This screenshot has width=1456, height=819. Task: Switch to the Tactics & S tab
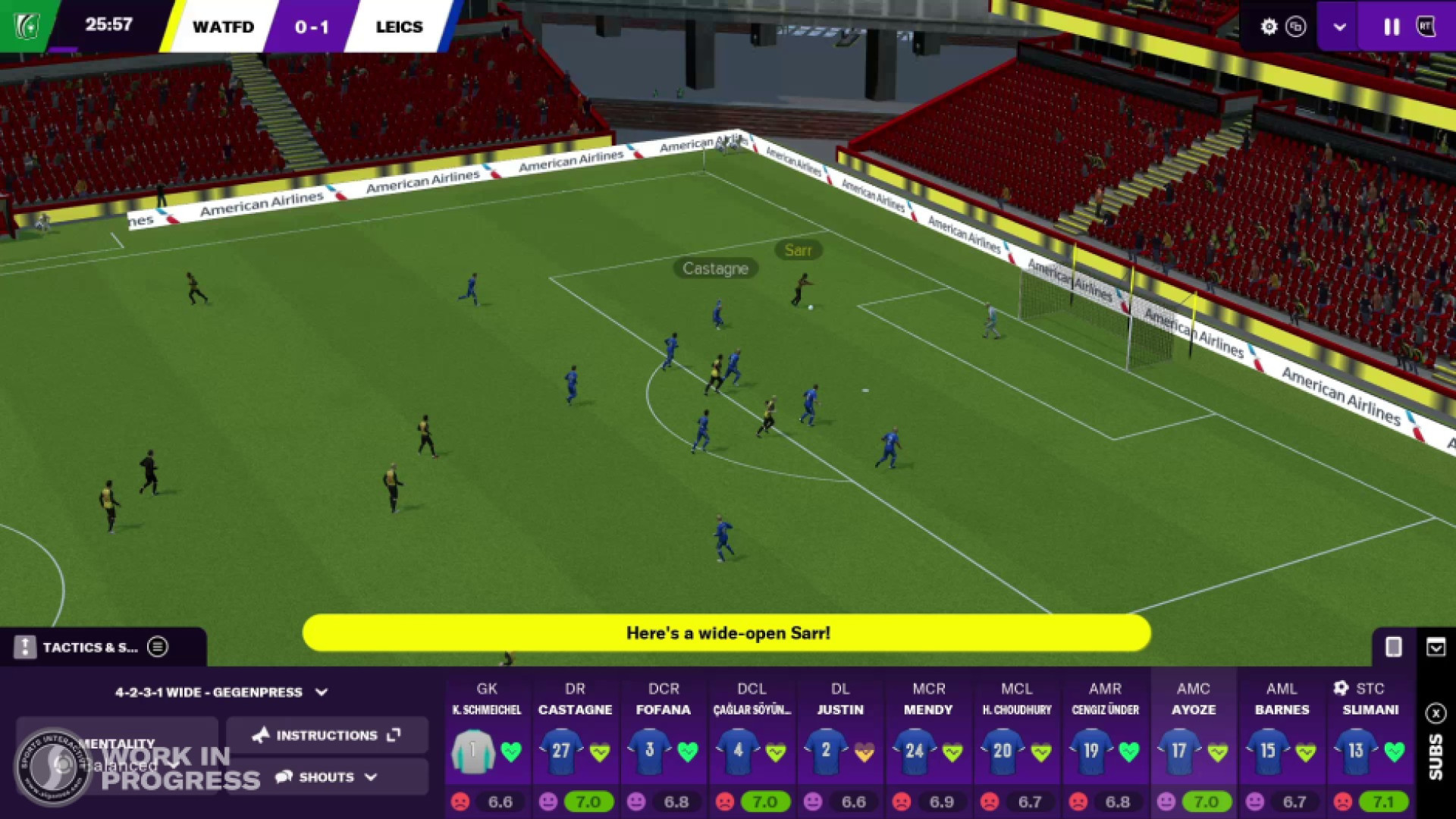(x=91, y=647)
